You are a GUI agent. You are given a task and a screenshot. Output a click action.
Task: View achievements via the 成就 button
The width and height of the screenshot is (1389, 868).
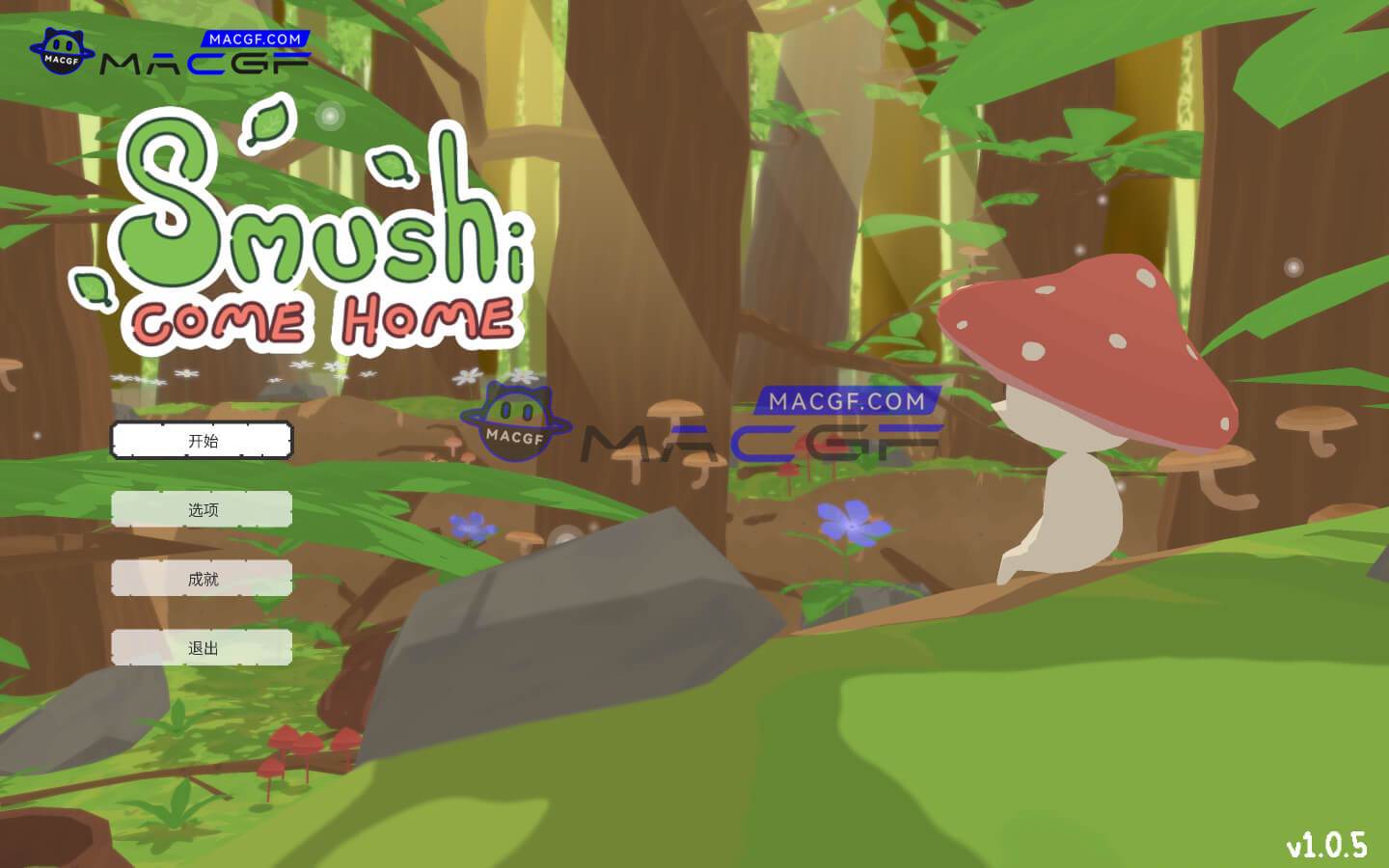coord(201,579)
